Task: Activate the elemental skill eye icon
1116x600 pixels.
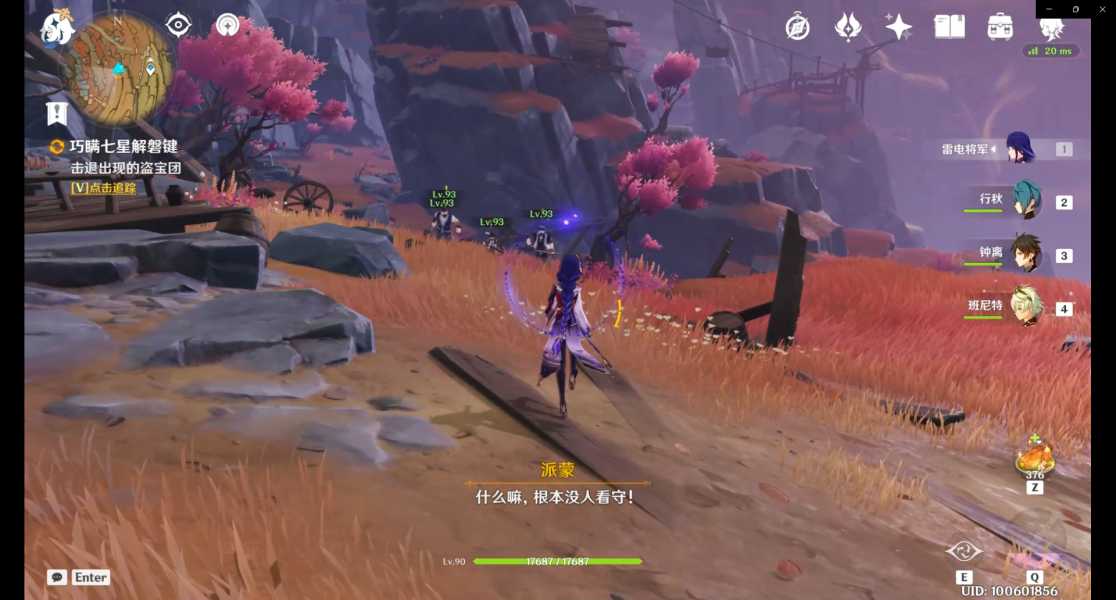Action: click(964, 552)
